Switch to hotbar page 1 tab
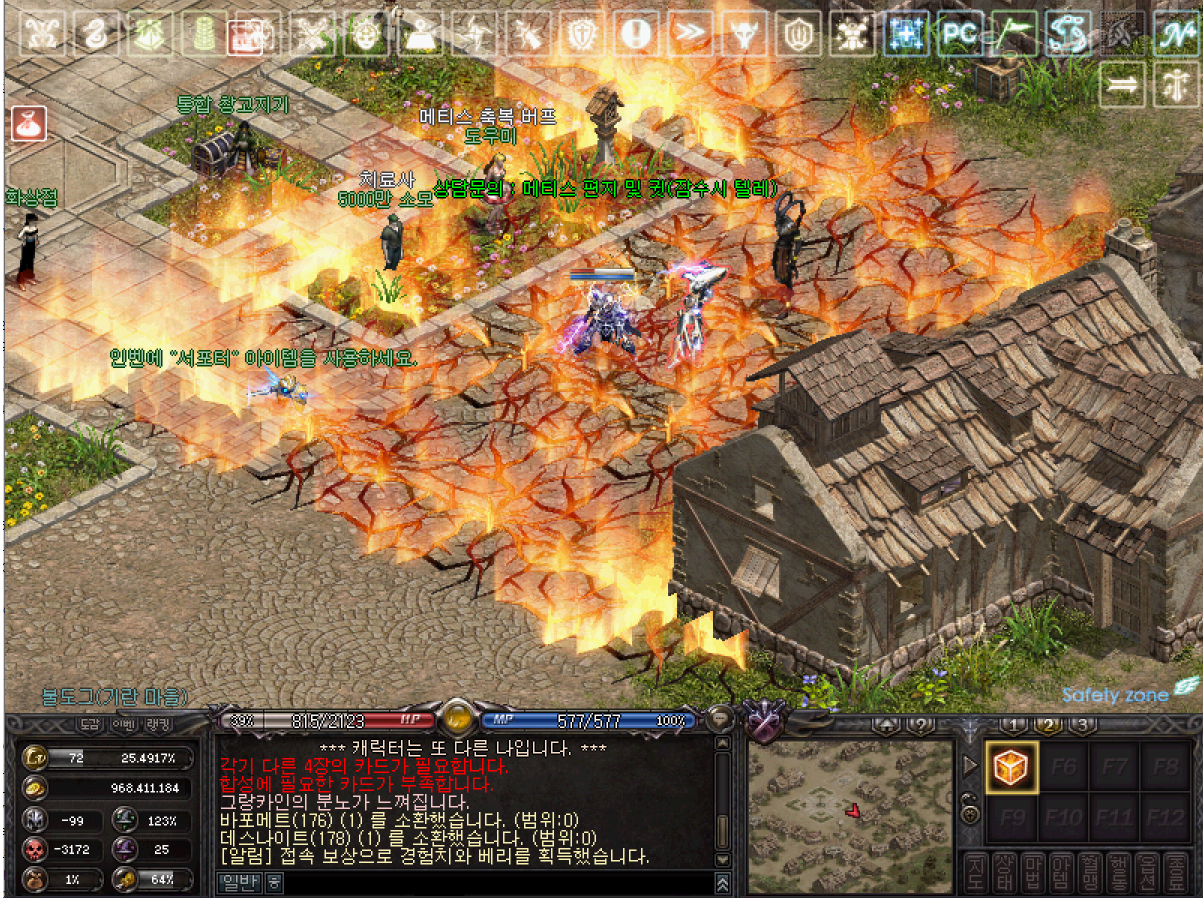This screenshot has height=898, width=1203. coord(1013,725)
